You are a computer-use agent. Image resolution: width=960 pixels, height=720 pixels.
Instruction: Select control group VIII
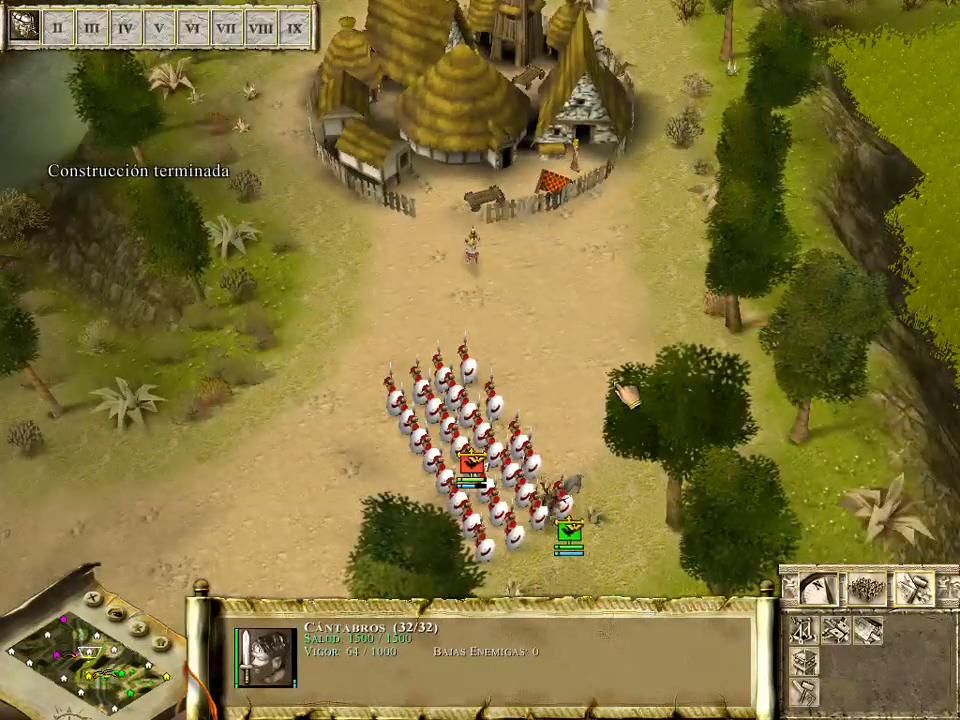[x=260, y=27]
